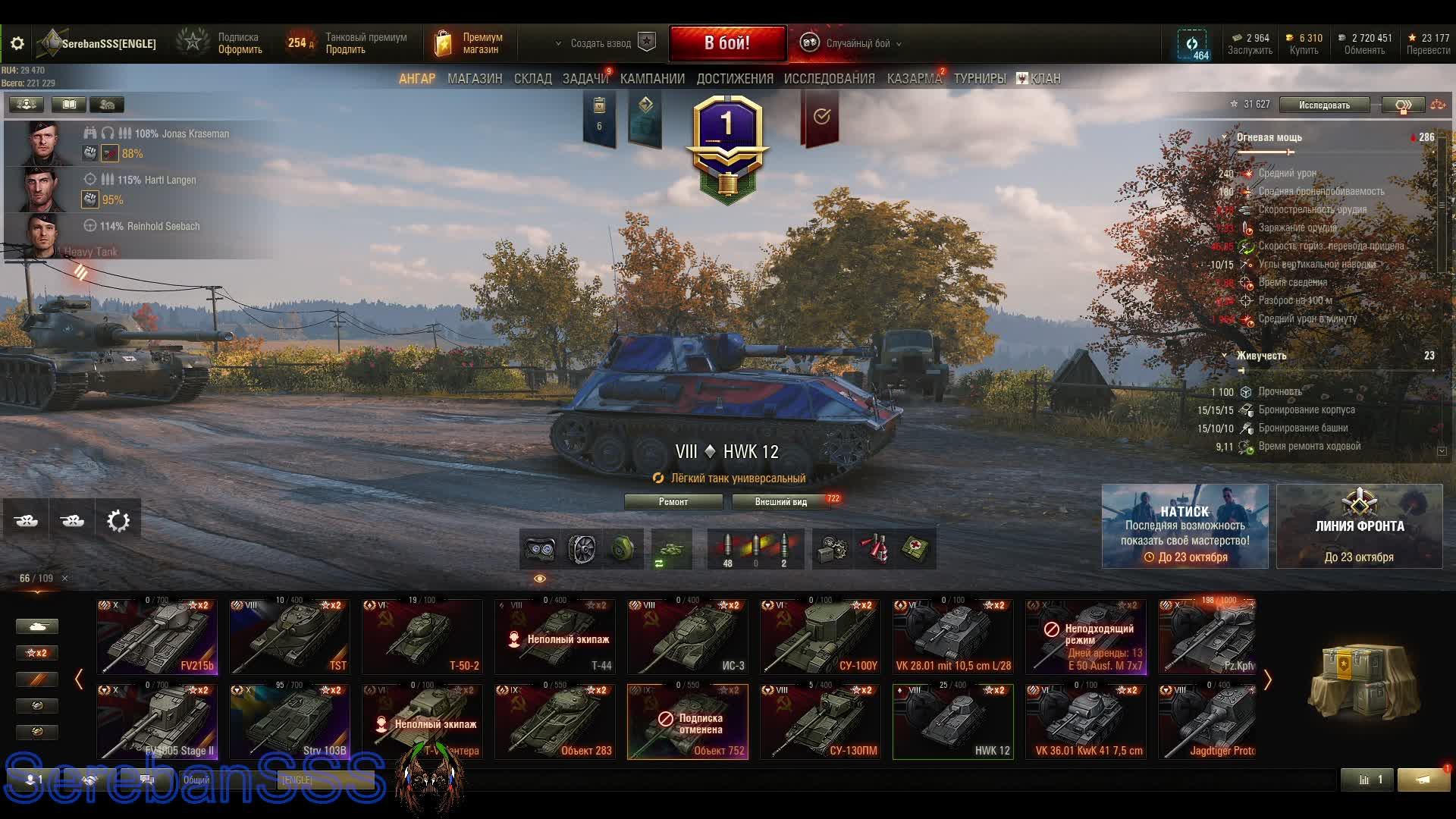Open the МАГАЗИН shop tab

(x=475, y=79)
